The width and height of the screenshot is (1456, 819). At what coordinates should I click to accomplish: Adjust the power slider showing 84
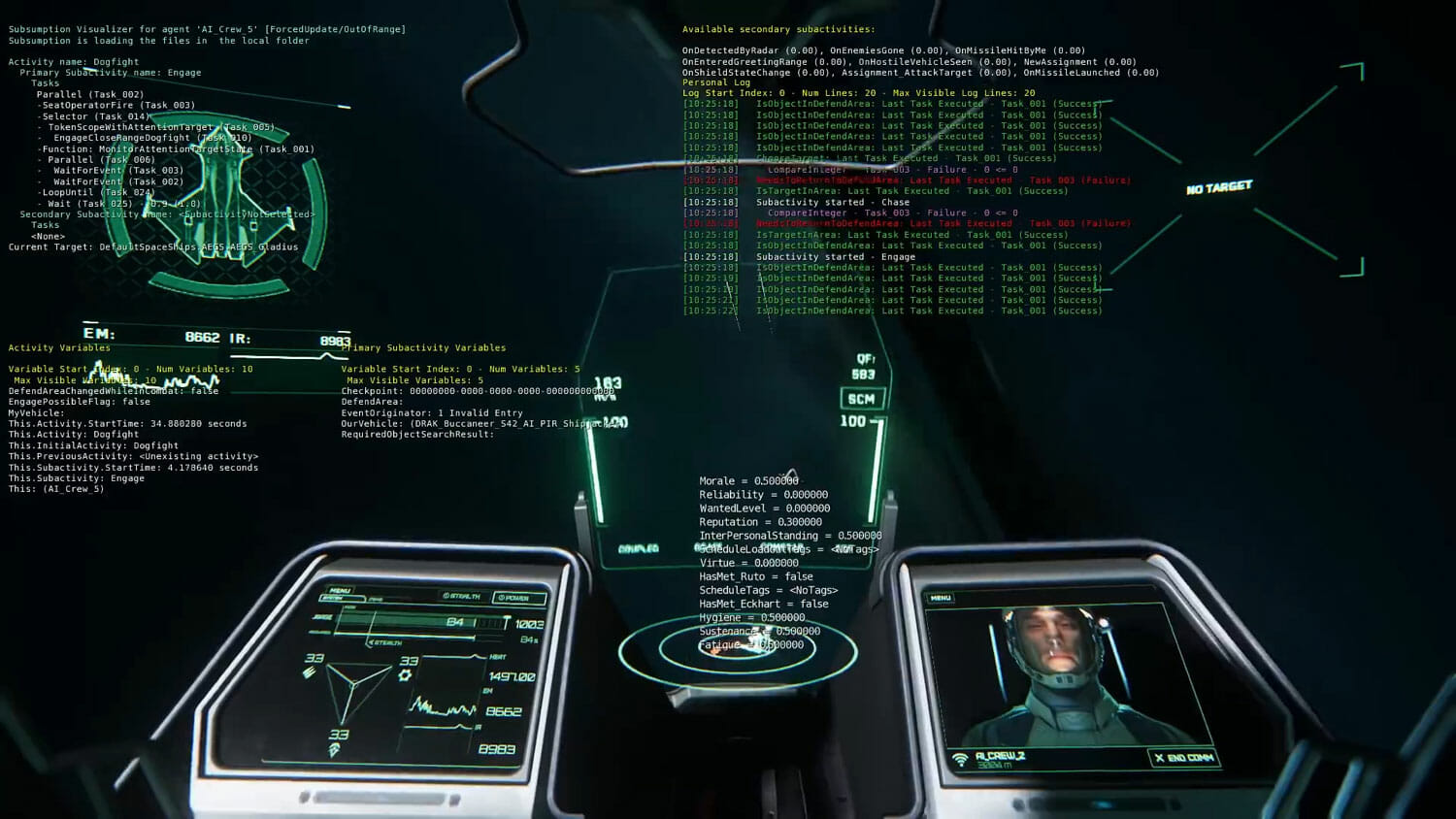click(455, 621)
